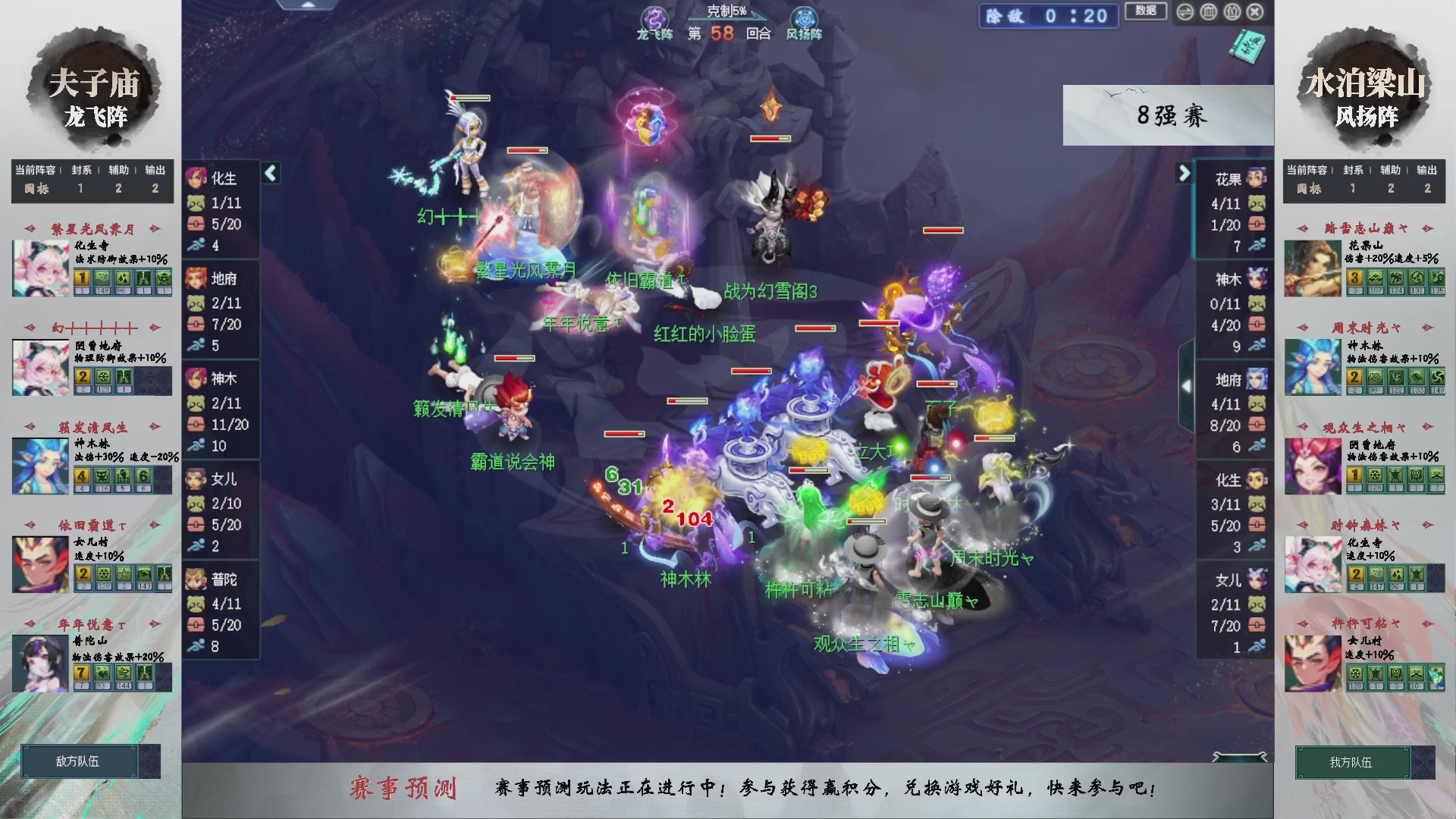Collapse the right team panel chevron
This screenshot has width=1456, height=819.
pos(1185,173)
